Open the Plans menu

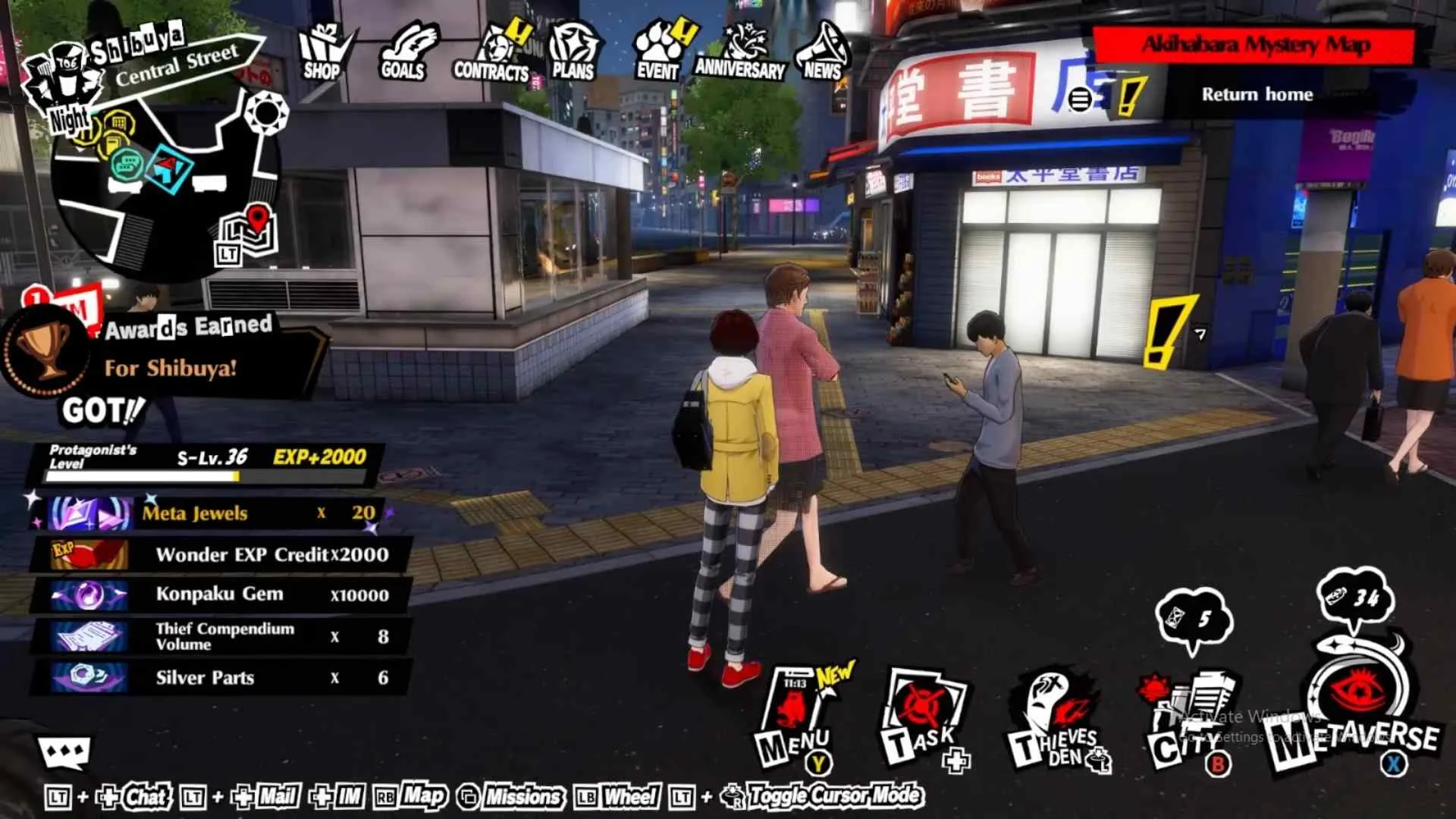click(574, 49)
